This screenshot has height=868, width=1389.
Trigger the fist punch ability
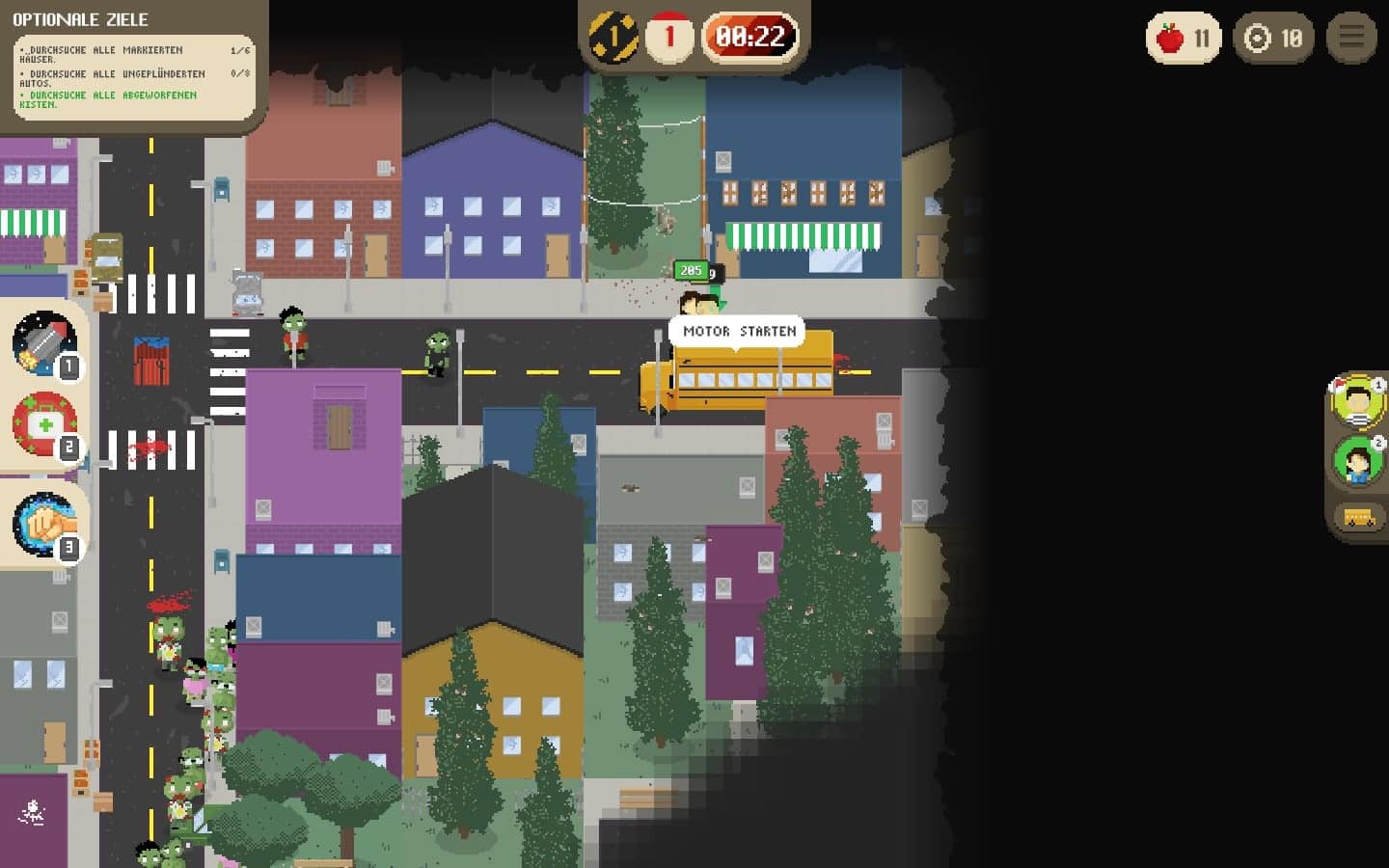[x=43, y=525]
